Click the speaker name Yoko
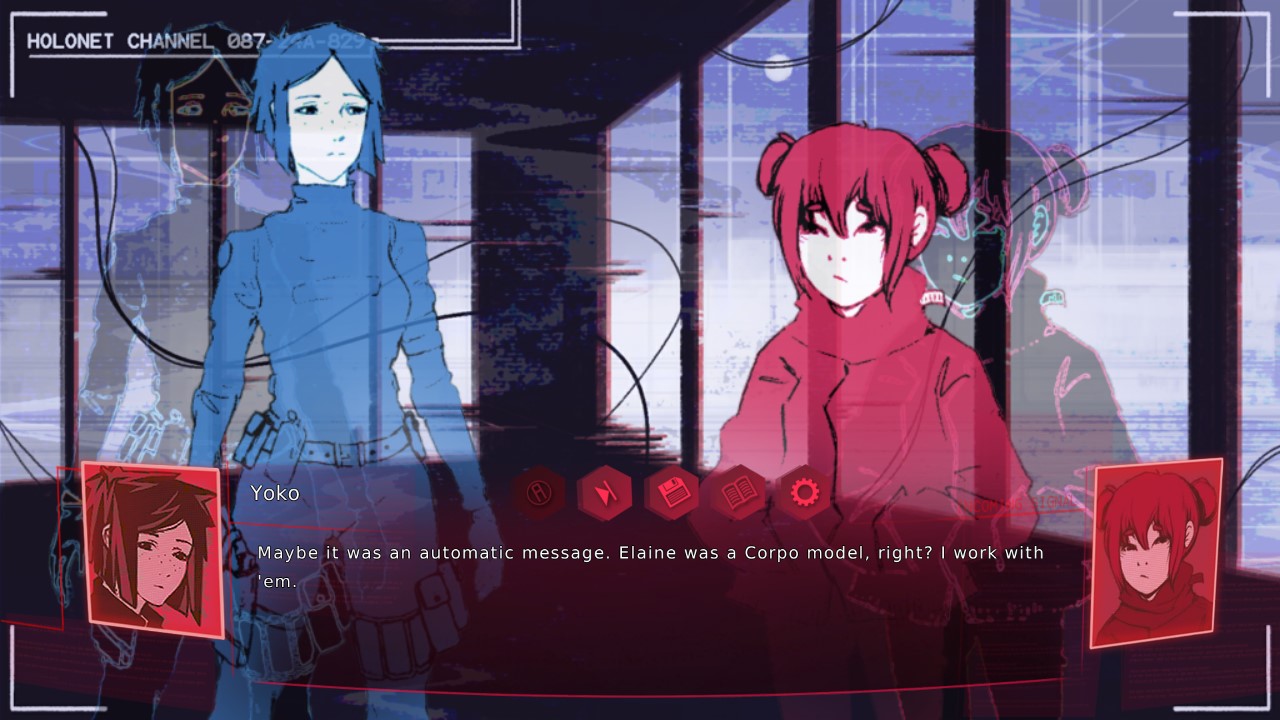Viewport: 1280px width, 720px height. click(276, 493)
